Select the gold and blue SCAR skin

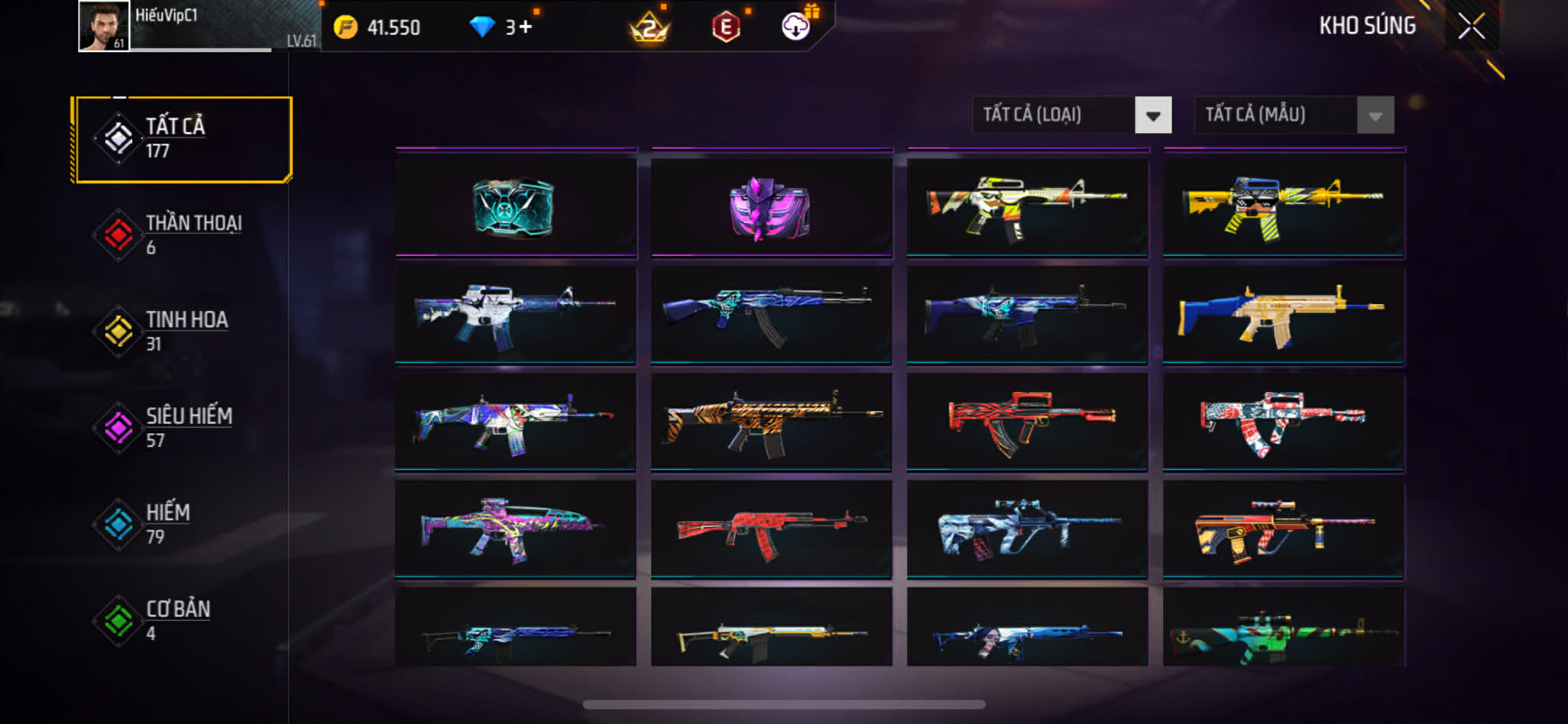1283,314
